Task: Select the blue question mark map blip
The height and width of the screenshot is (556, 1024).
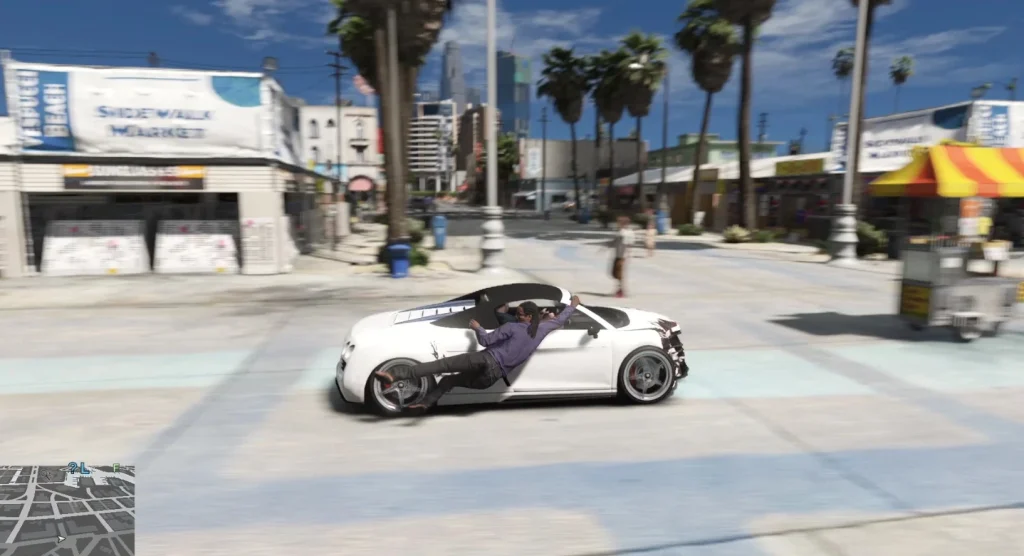Action: (x=72, y=467)
